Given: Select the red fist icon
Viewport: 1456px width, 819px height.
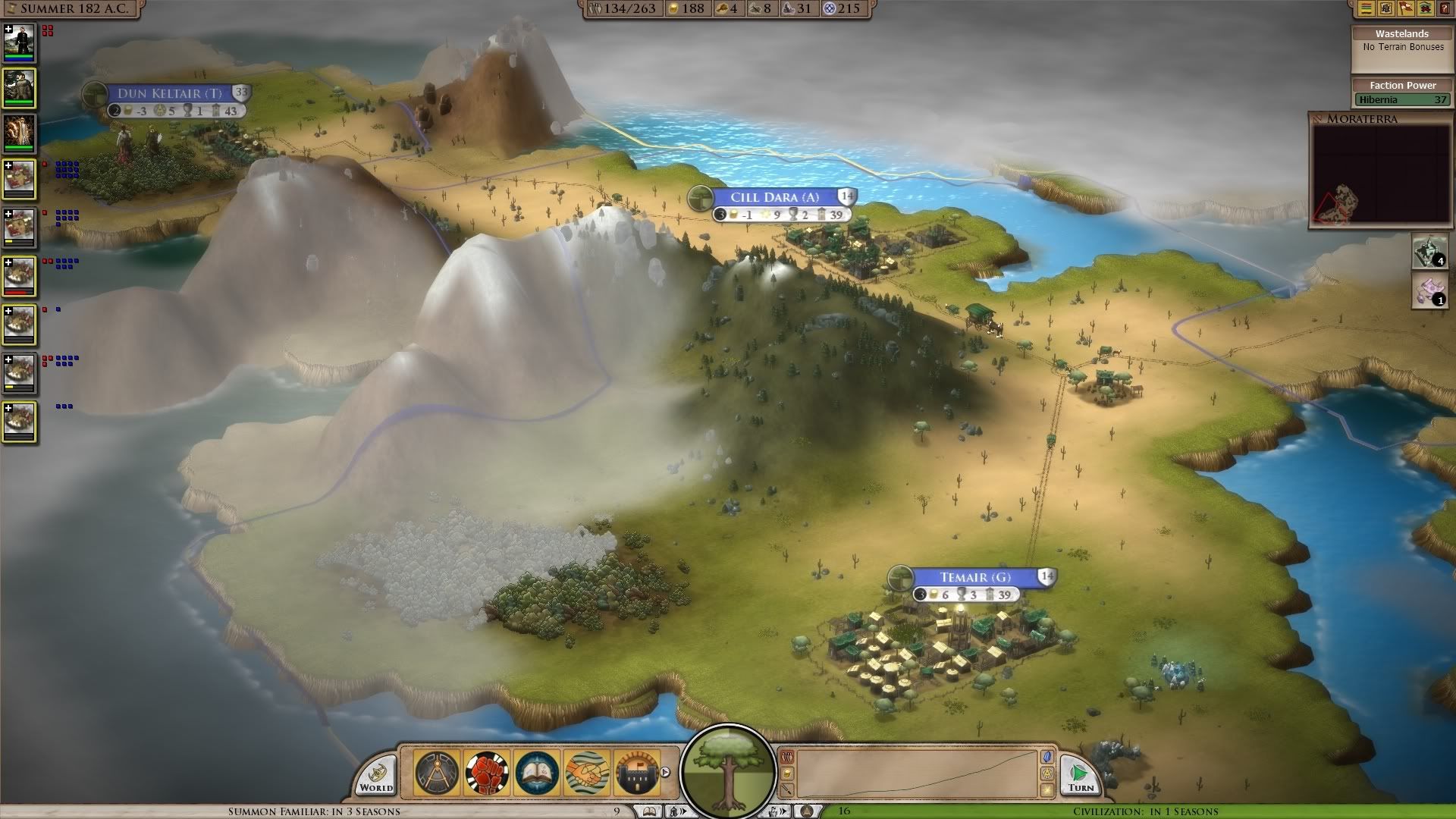Looking at the screenshot, I should click(x=487, y=773).
